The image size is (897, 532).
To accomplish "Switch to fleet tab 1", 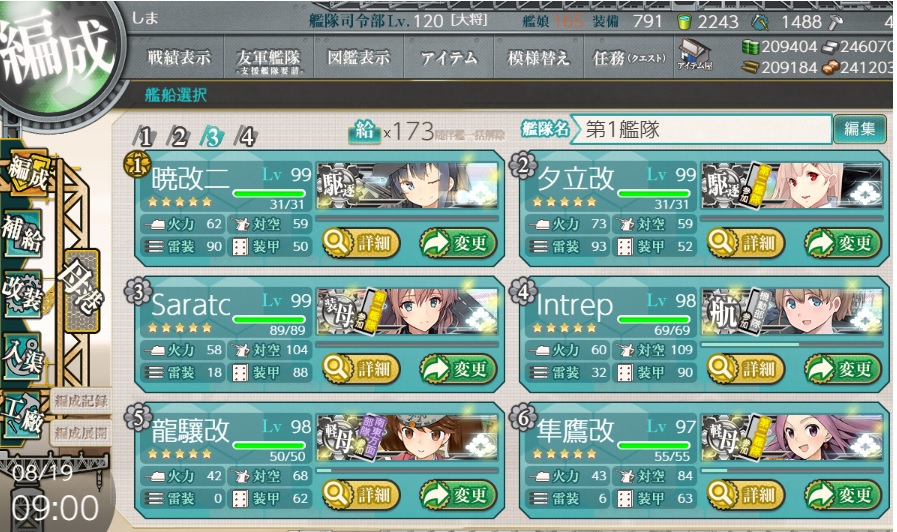I will point(146,138).
